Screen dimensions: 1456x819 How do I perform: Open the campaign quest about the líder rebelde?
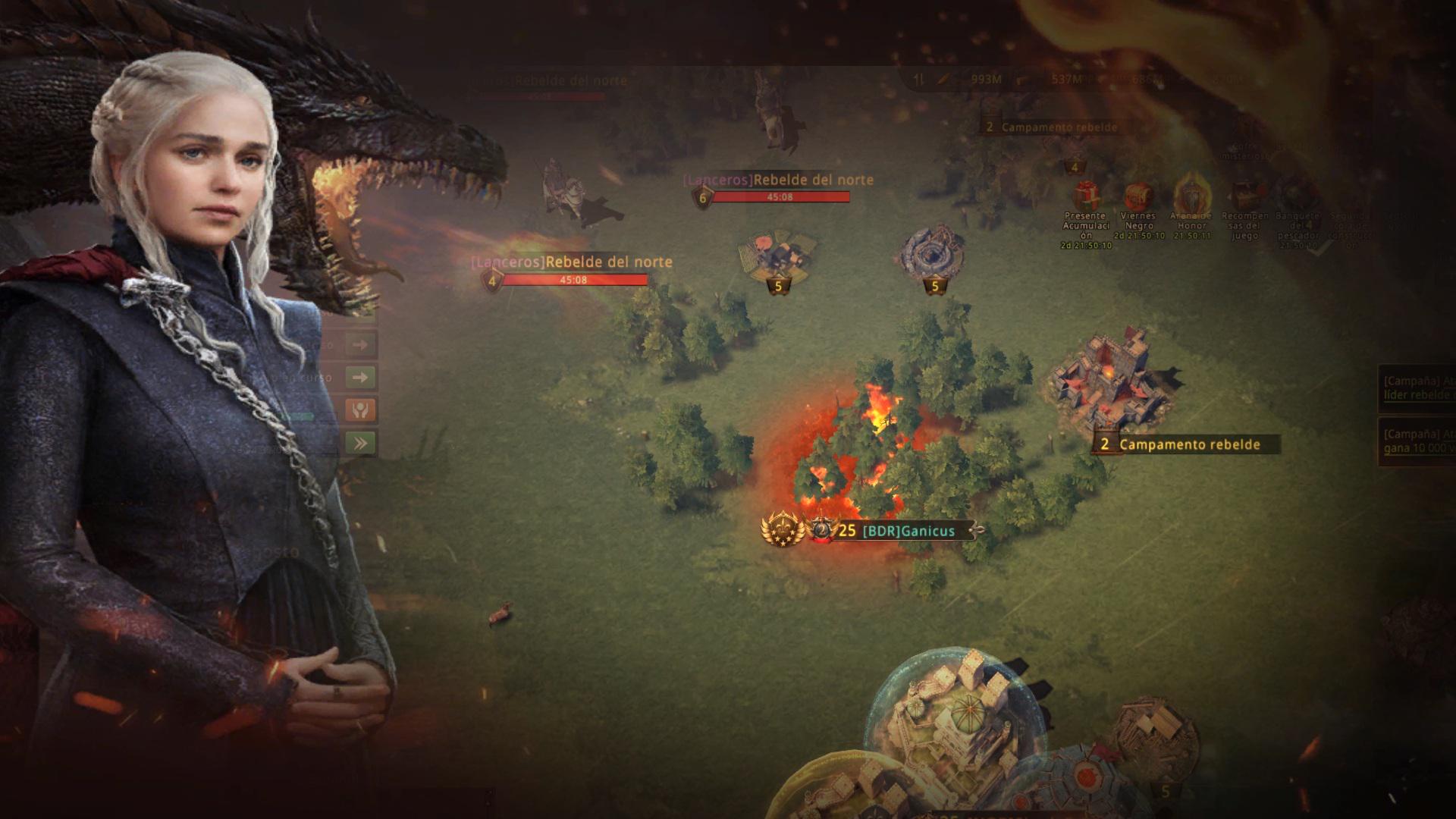[x=1418, y=388]
